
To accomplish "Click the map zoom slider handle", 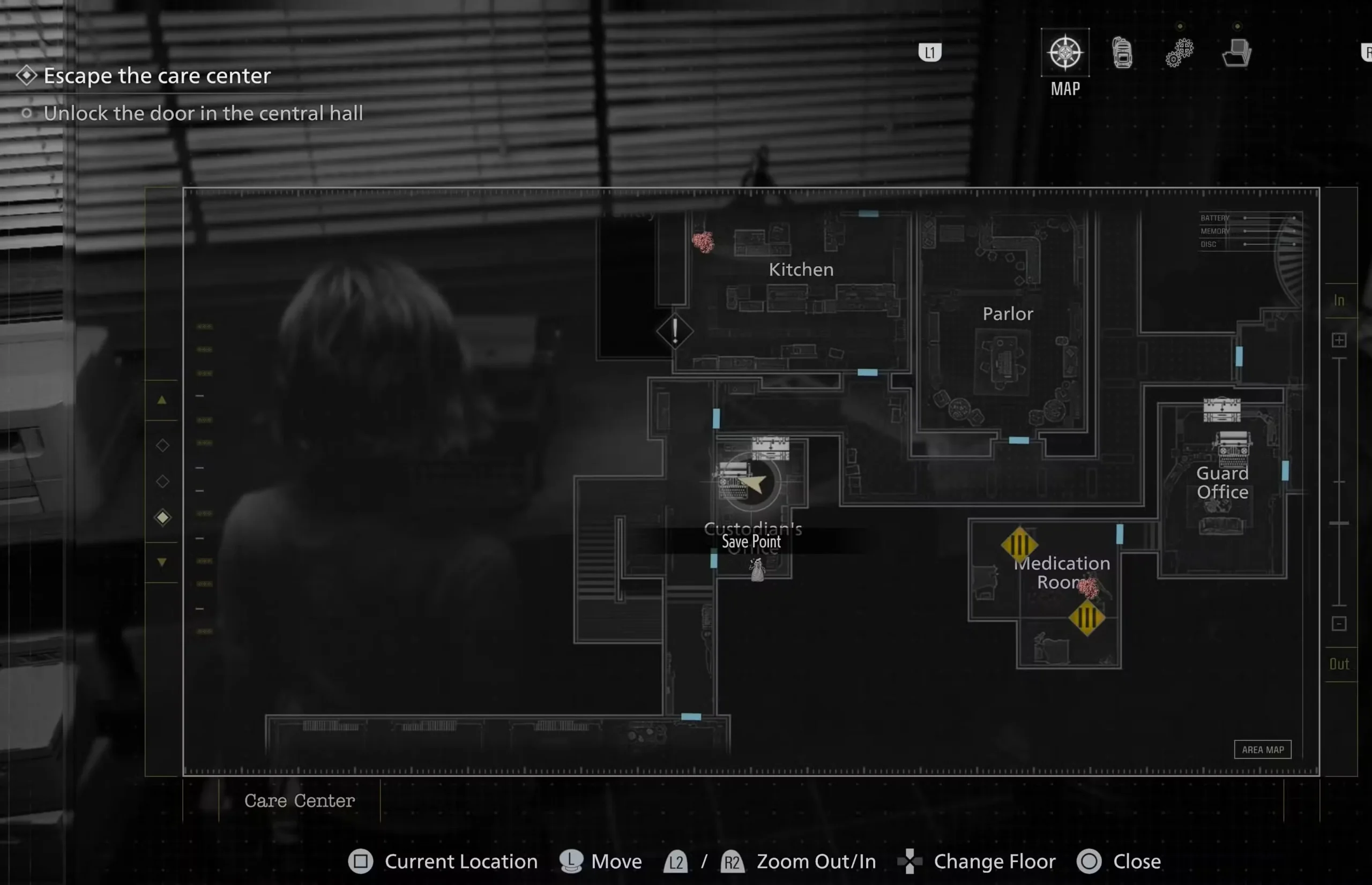I will (x=1340, y=522).
